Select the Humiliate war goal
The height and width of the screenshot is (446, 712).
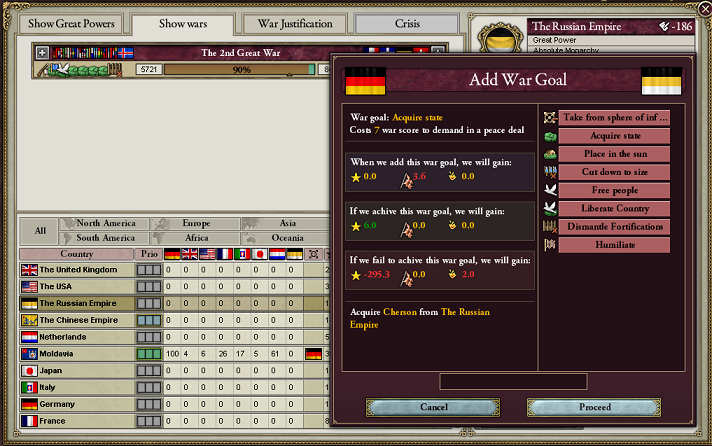tap(613, 245)
